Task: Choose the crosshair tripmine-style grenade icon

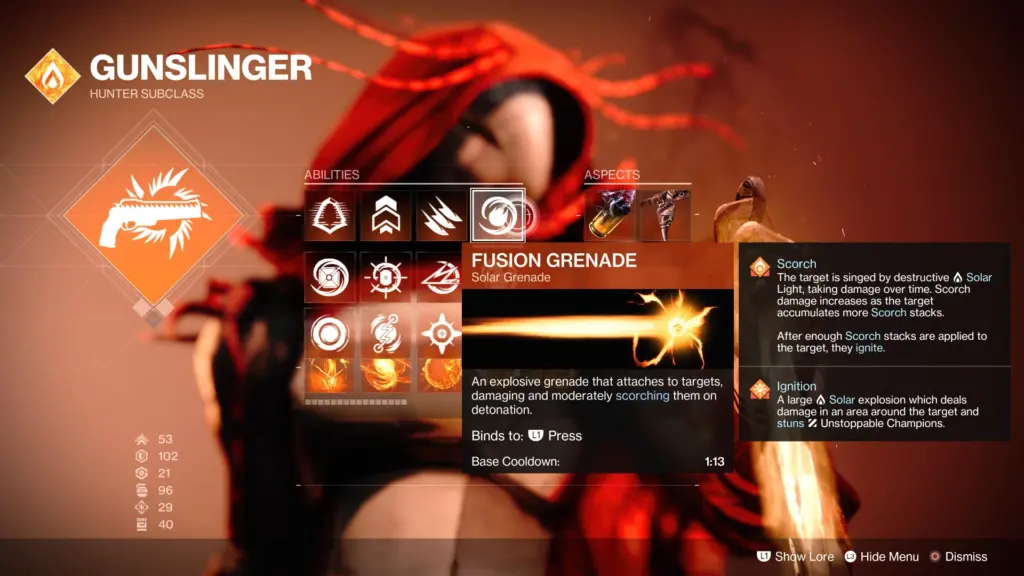Action: coord(385,277)
